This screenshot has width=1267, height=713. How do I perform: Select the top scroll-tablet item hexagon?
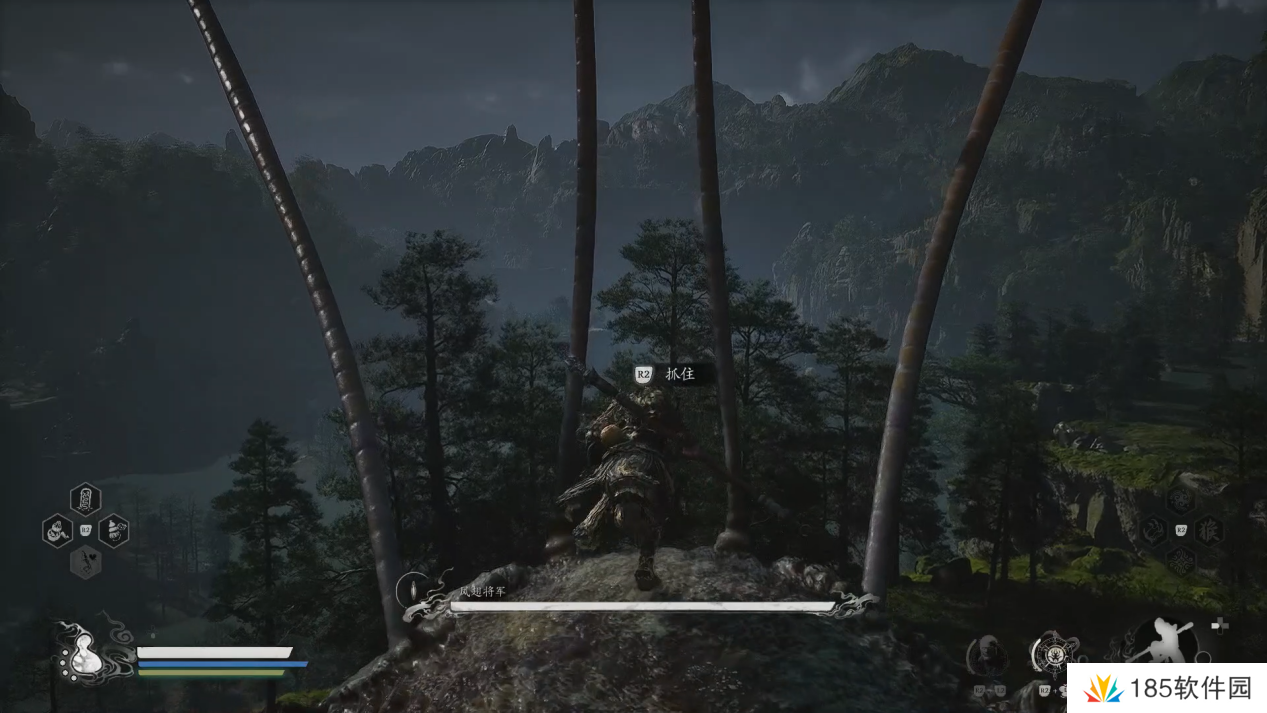click(x=86, y=498)
